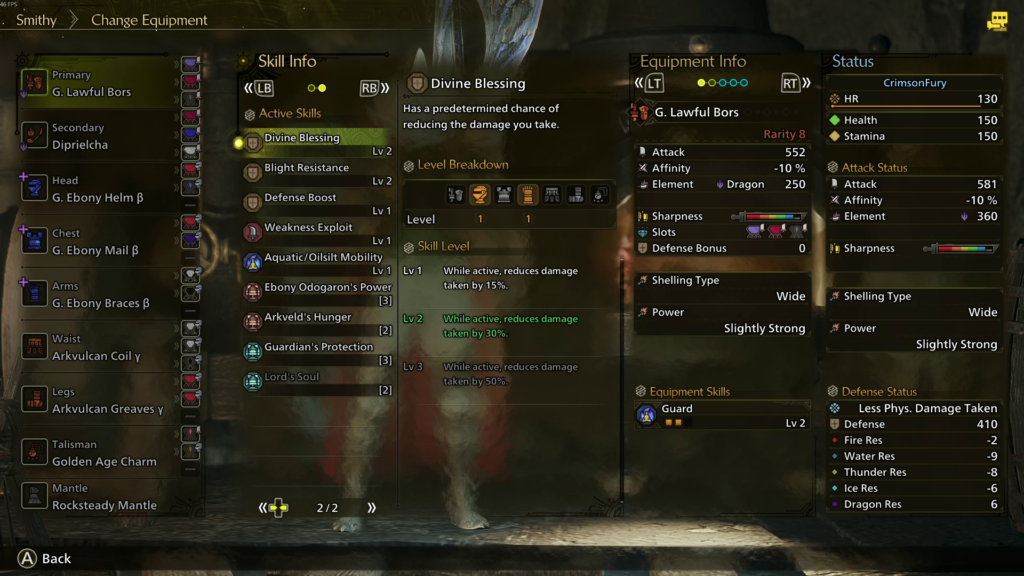The image size is (1024, 576).
Task: Select the Primary weapon G. Lawful Bors slot
Action: (x=100, y=84)
